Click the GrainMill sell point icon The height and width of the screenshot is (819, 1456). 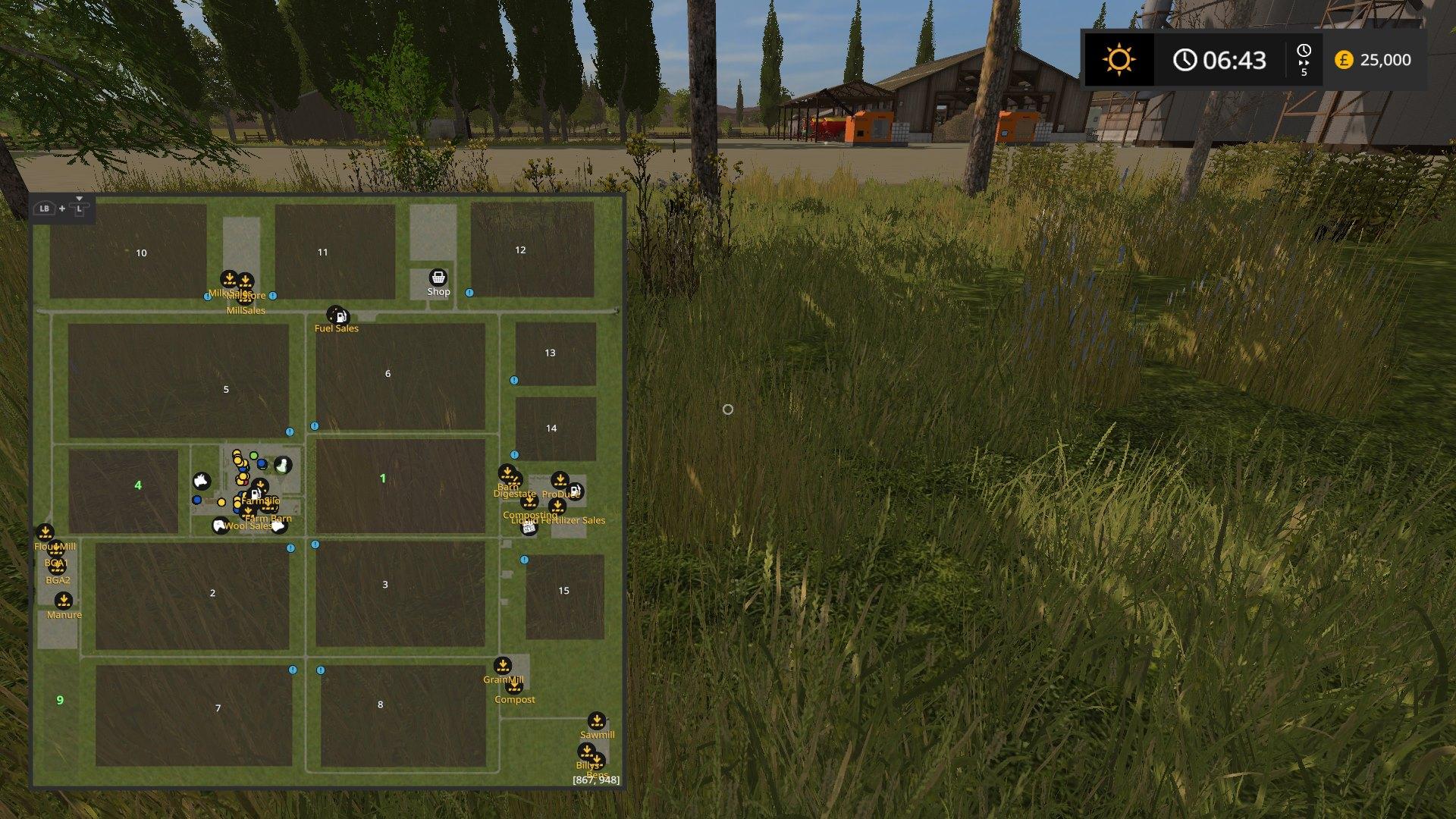(x=502, y=664)
